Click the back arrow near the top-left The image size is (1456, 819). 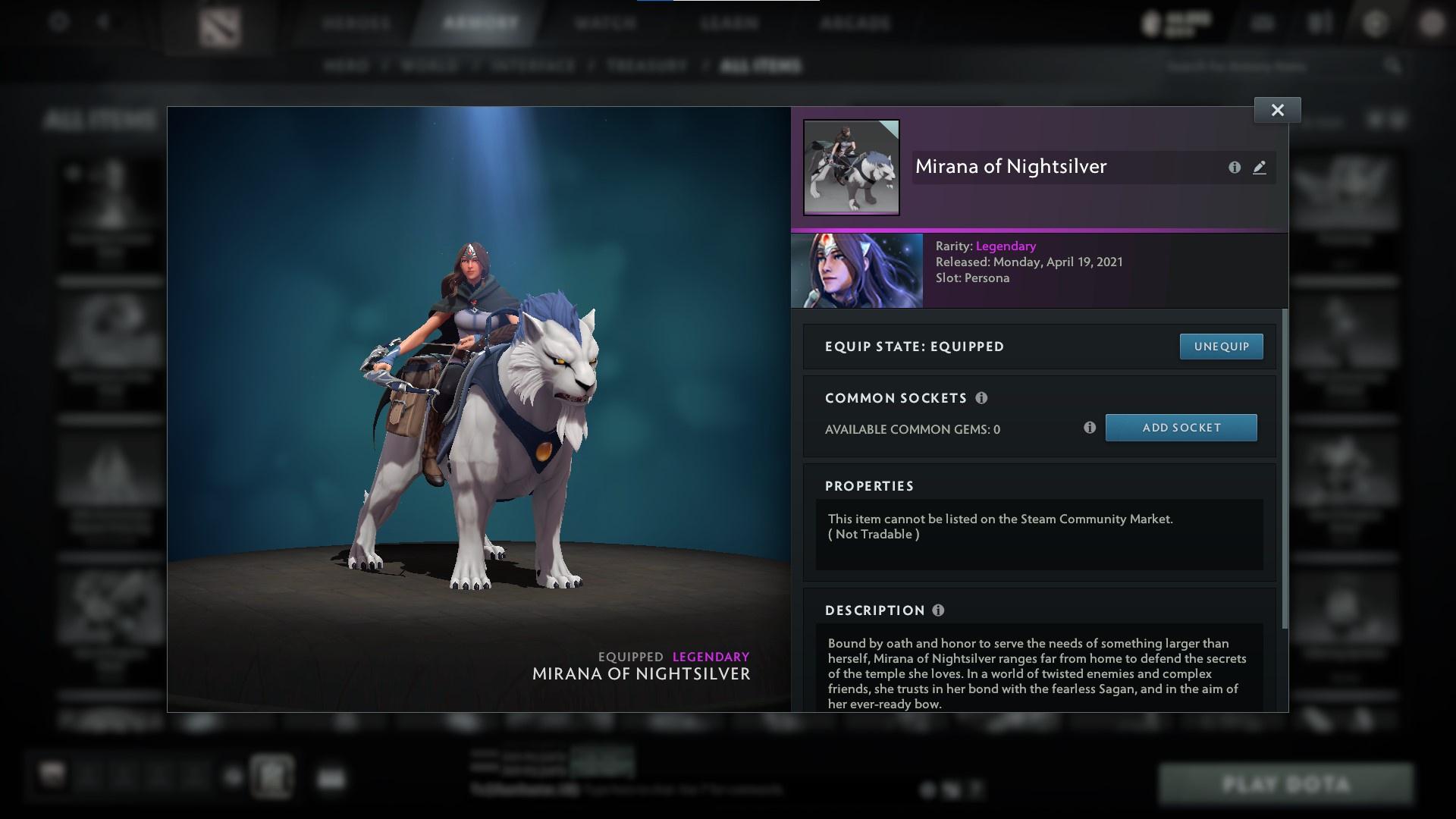(x=105, y=22)
